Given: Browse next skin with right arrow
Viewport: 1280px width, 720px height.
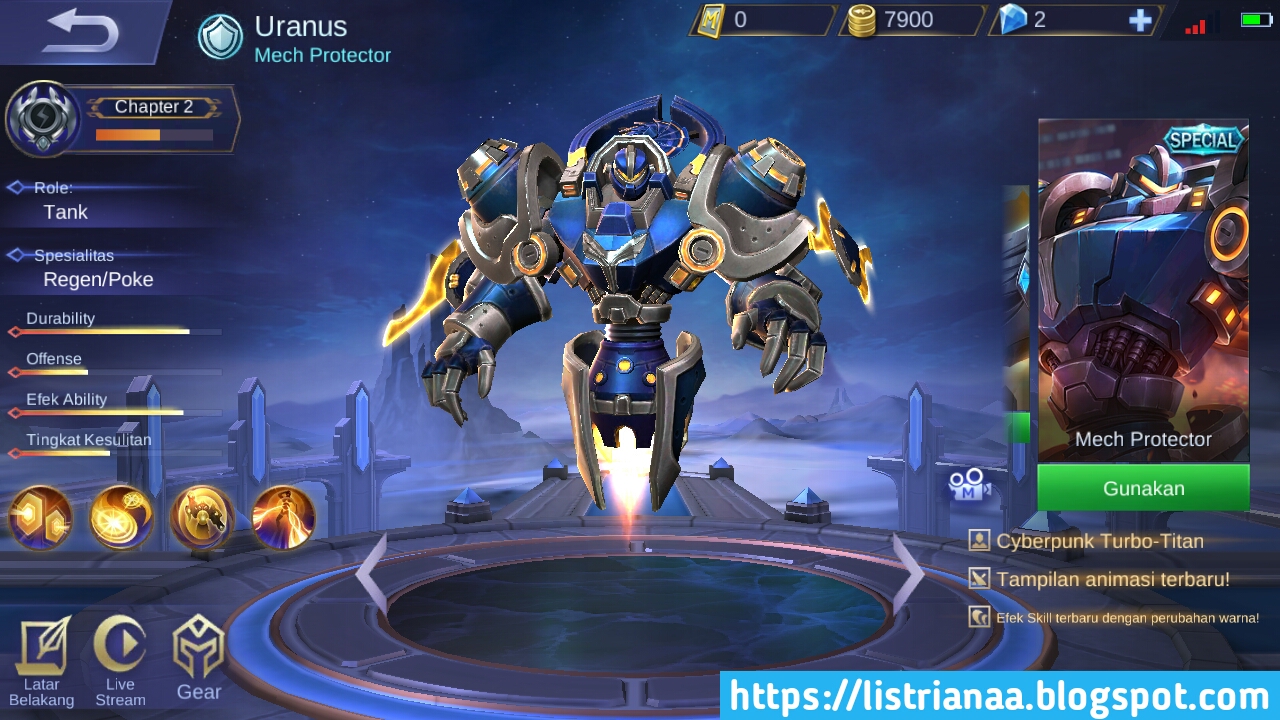Looking at the screenshot, I should tap(912, 565).
